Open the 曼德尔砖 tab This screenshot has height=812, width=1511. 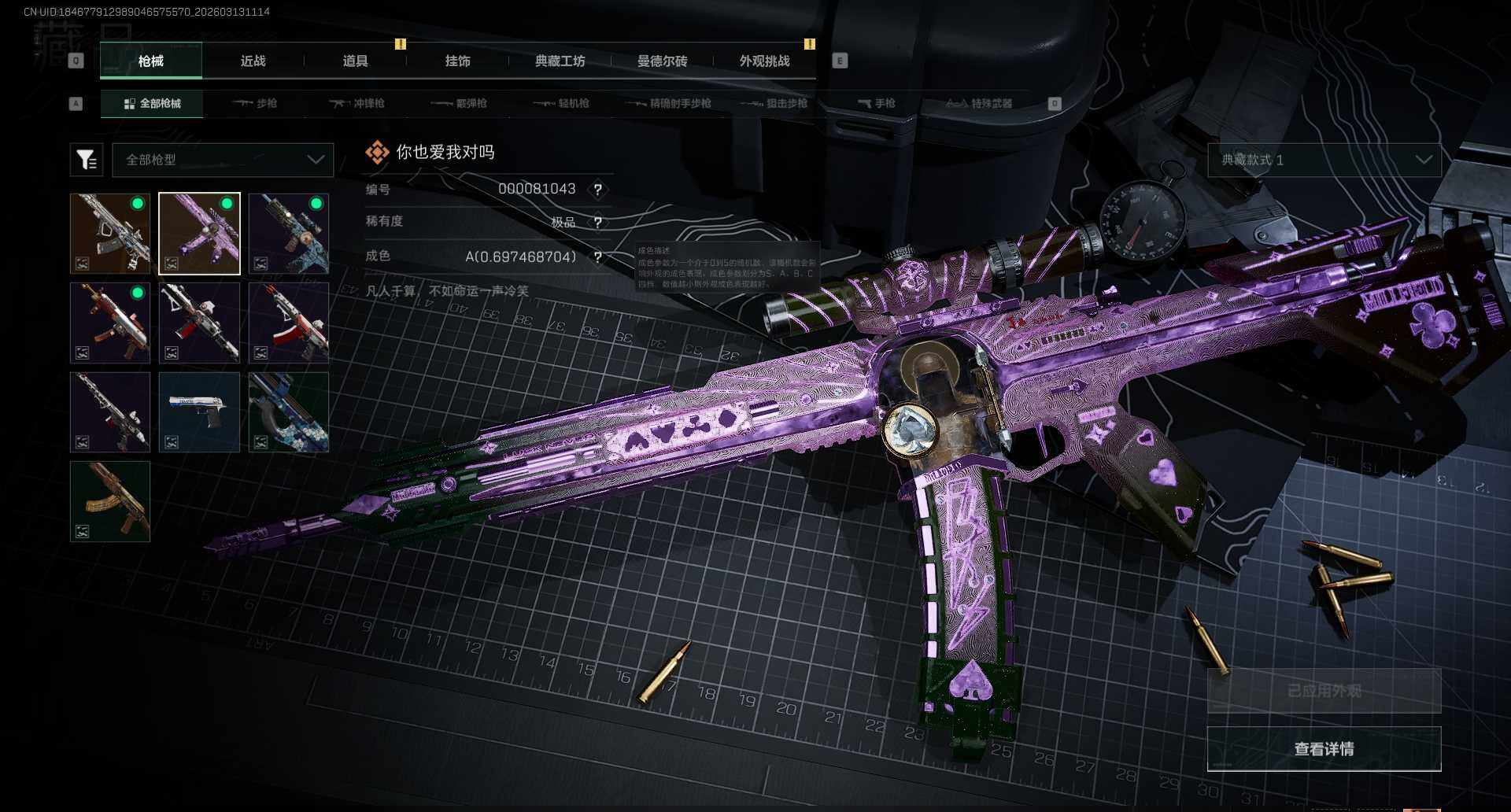pyautogui.click(x=662, y=61)
